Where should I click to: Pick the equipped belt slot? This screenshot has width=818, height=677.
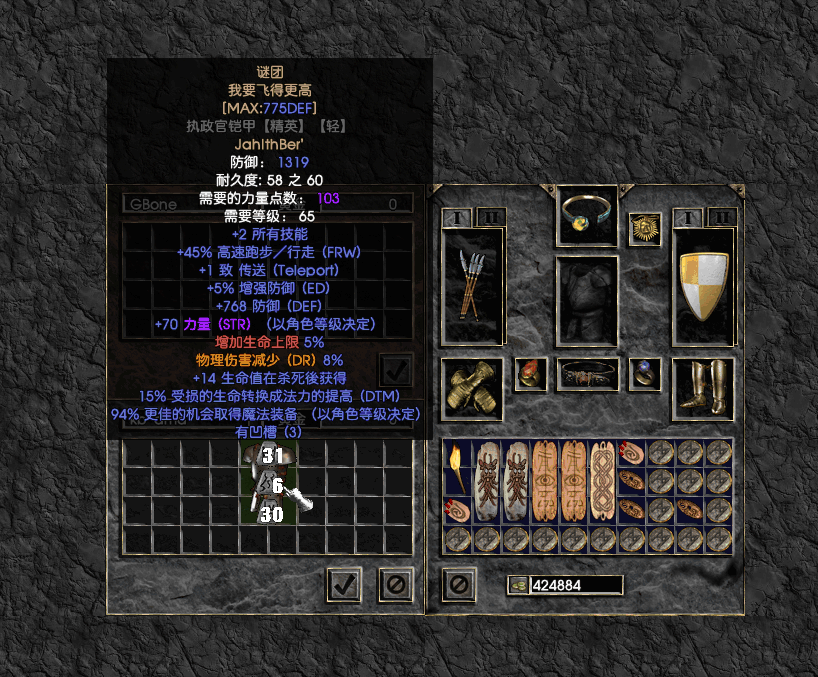587,375
